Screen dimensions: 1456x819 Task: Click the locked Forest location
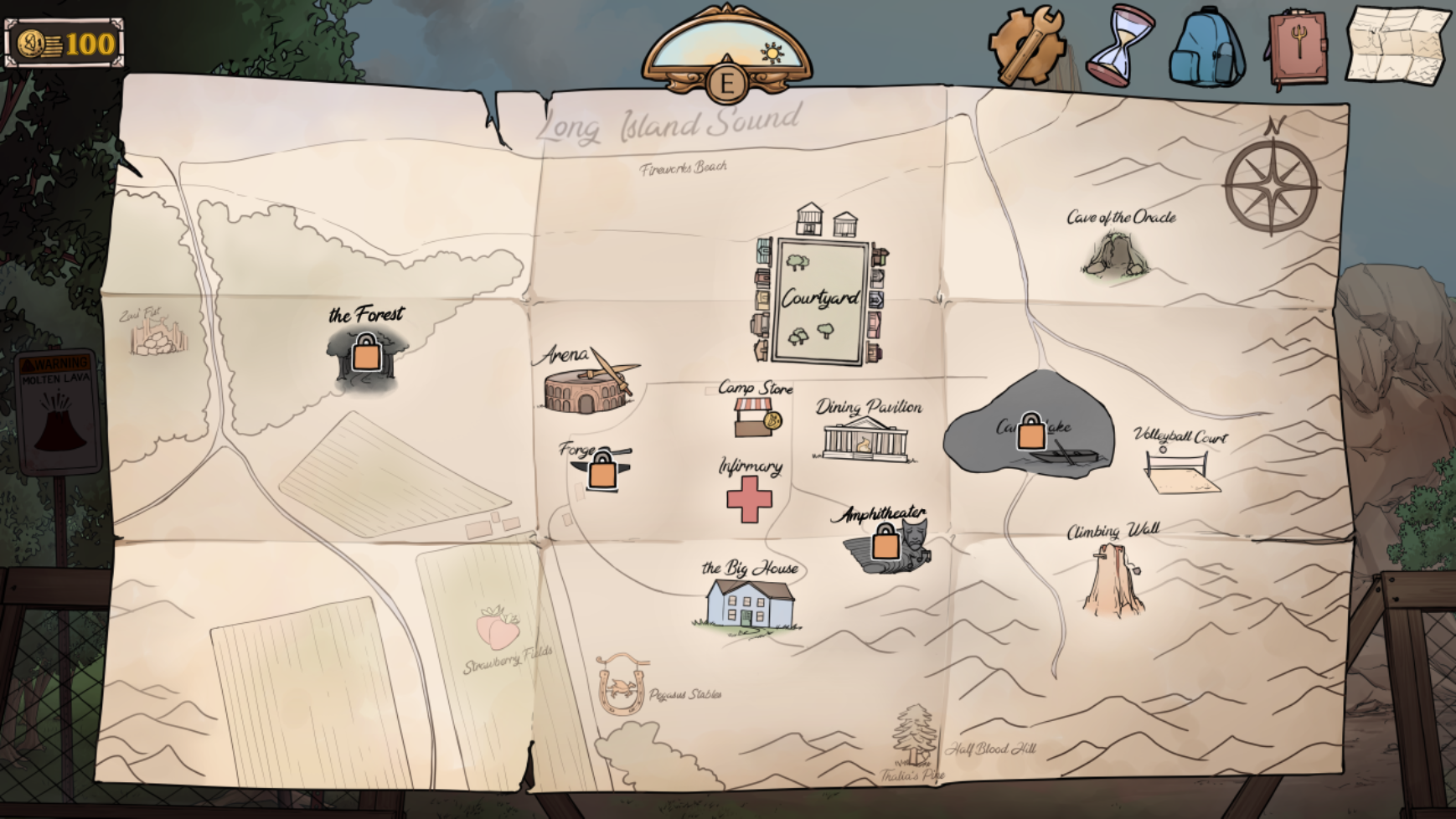pyautogui.click(x=366, y=355)
